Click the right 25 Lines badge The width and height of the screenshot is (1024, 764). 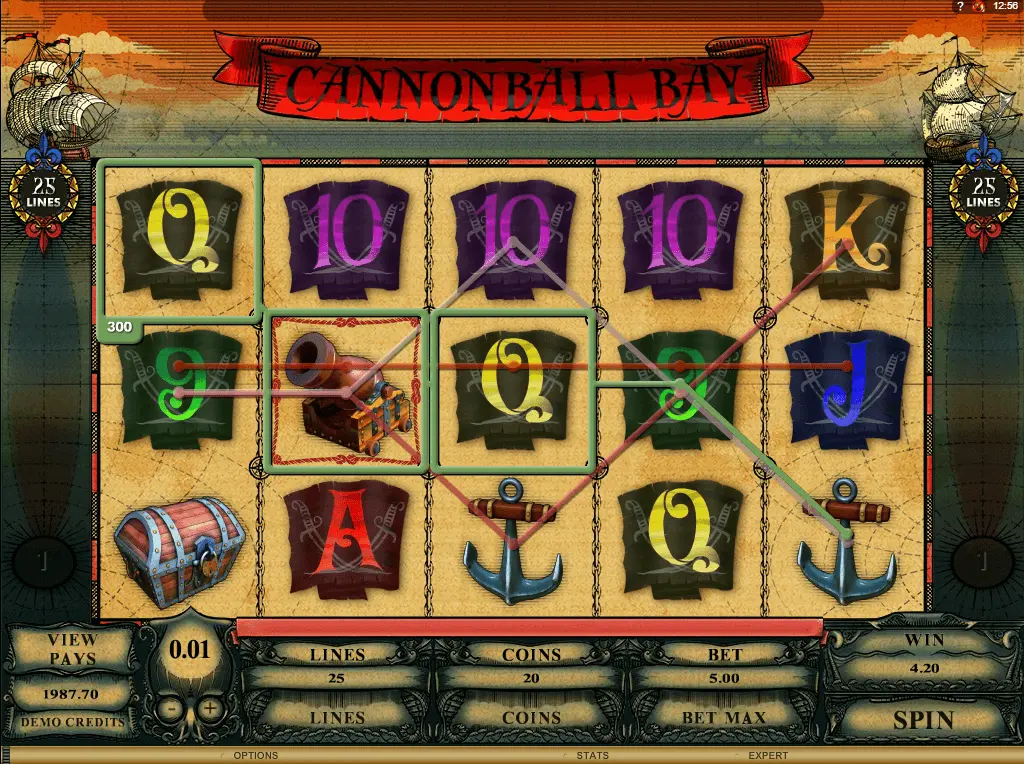981,193
